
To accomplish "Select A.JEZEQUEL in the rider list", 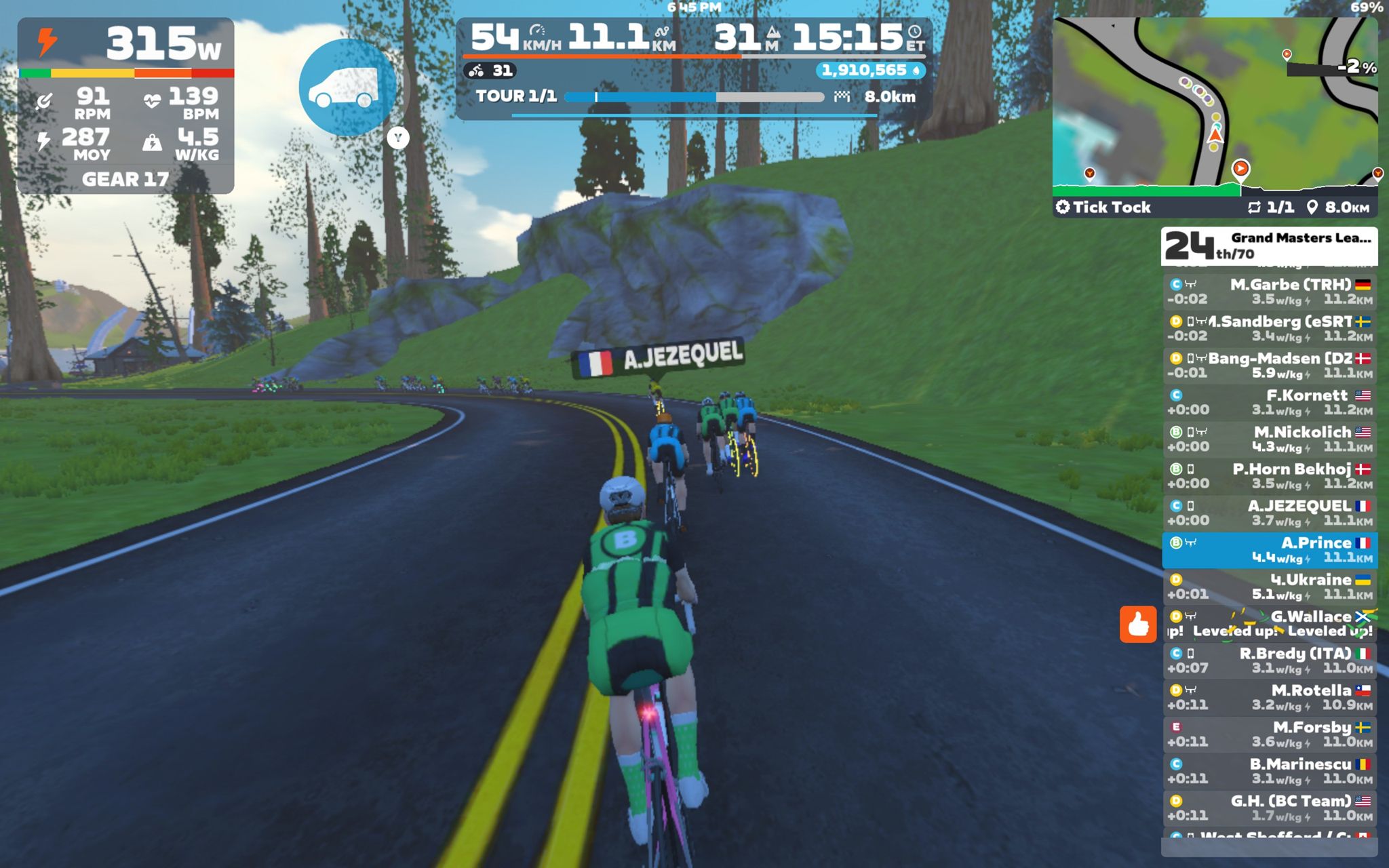I will (1269, 513).
